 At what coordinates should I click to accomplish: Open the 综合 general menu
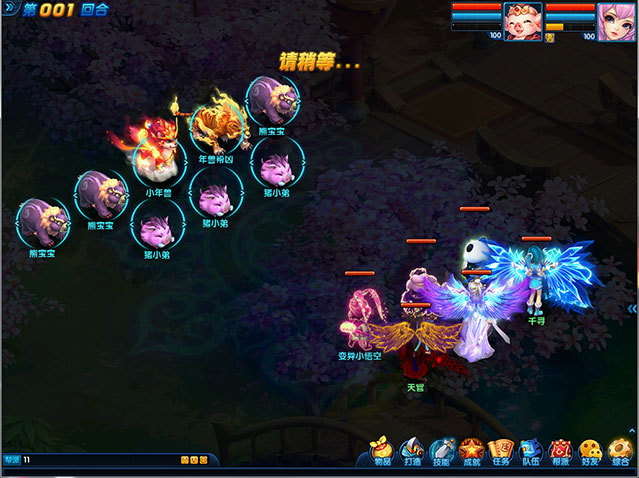click(x=620, y=453)
